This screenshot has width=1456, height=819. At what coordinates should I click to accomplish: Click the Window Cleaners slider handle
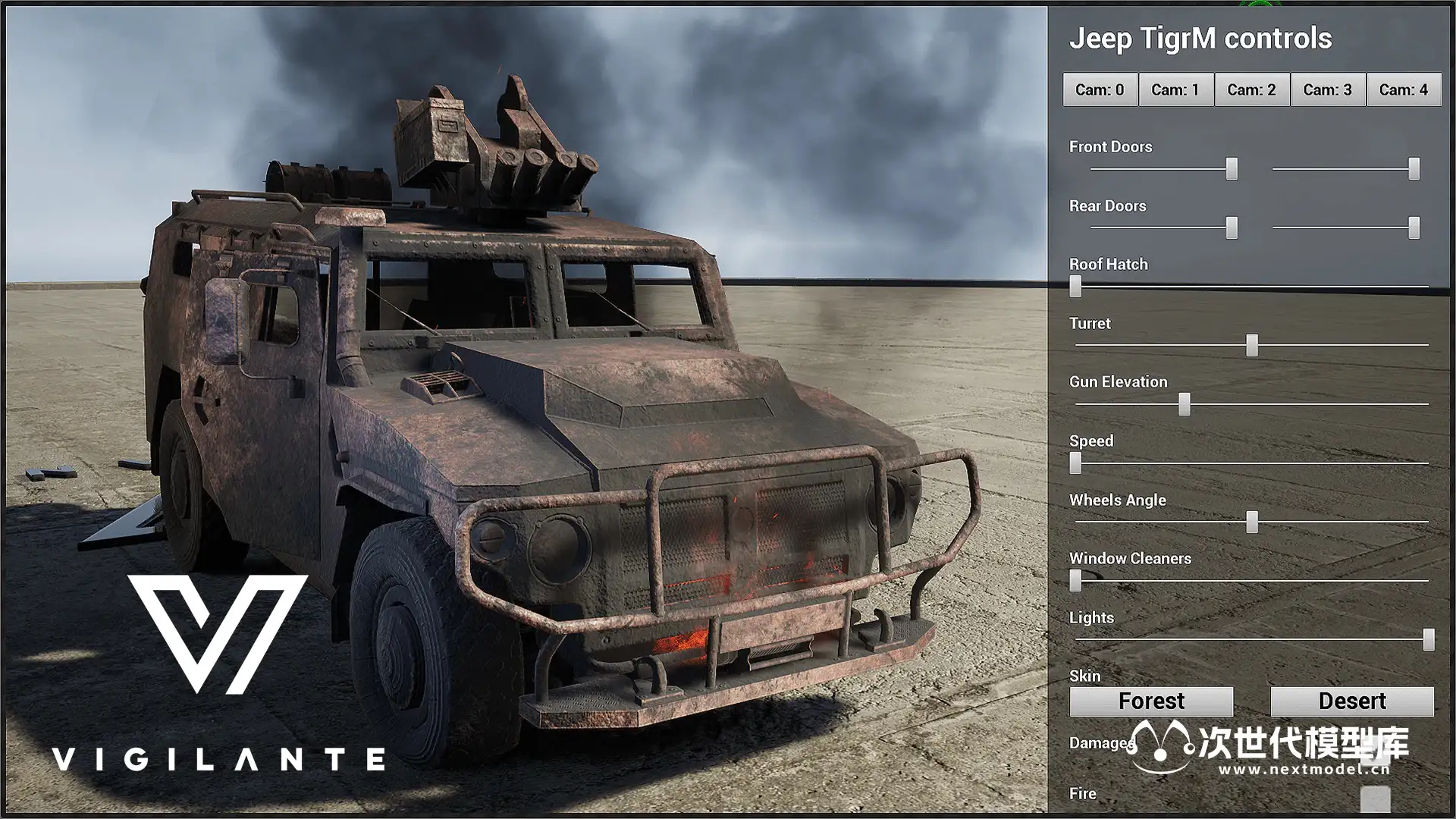pyautogui.click(x=1075, y=581)
